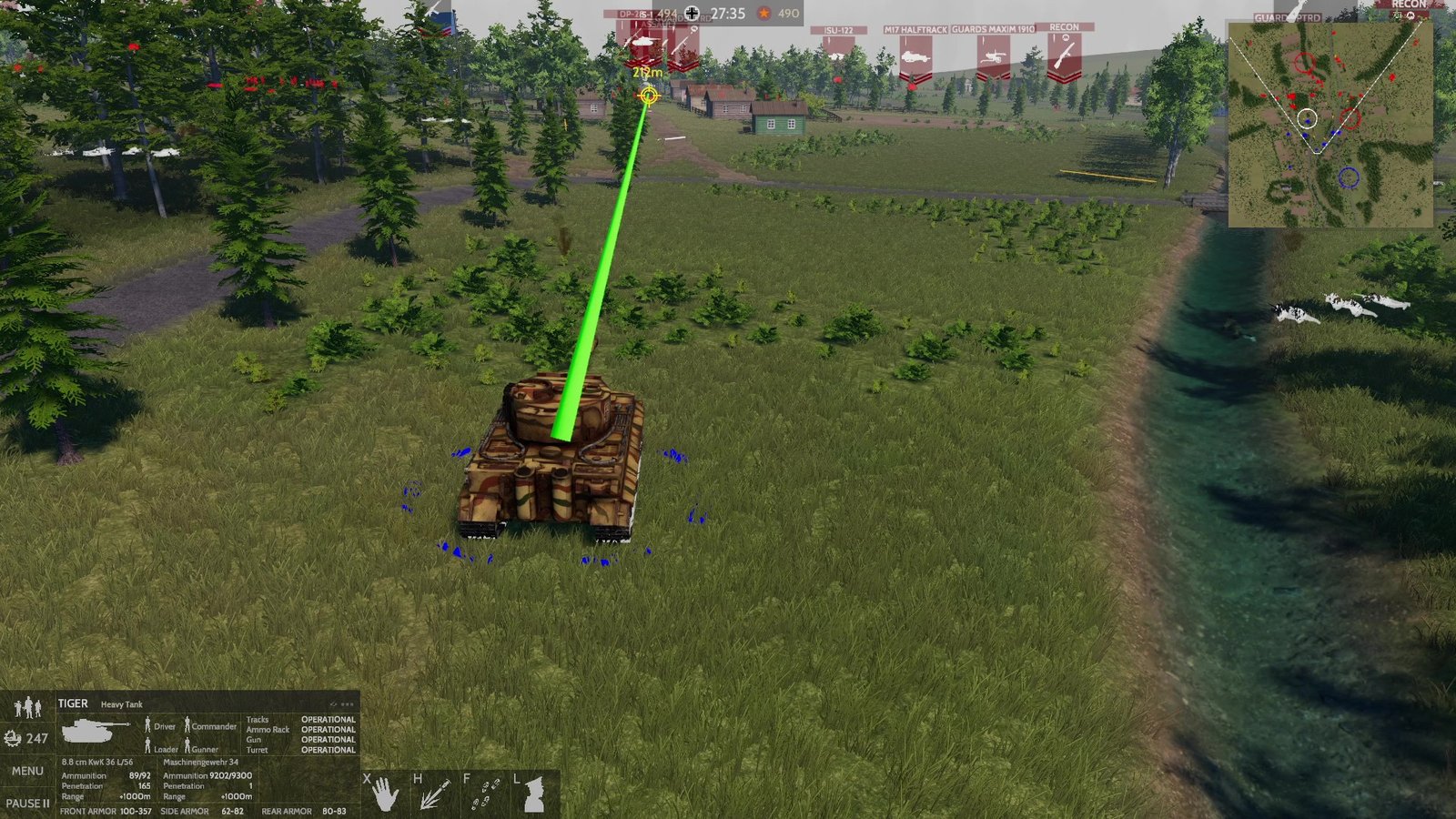Click the star icon next to the 490 score

(763, 14)
